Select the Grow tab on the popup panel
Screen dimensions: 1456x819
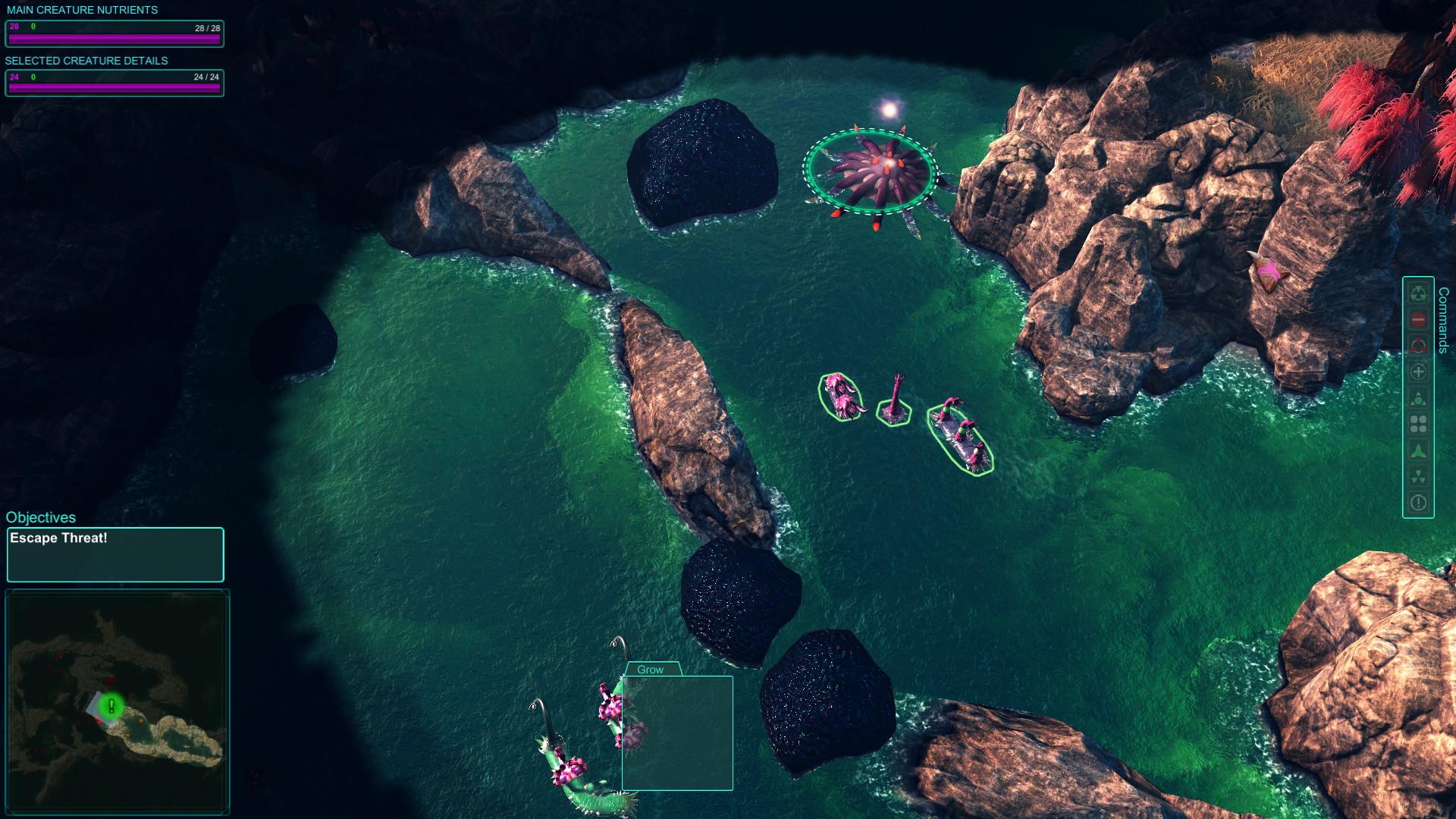tap(651, 670)
